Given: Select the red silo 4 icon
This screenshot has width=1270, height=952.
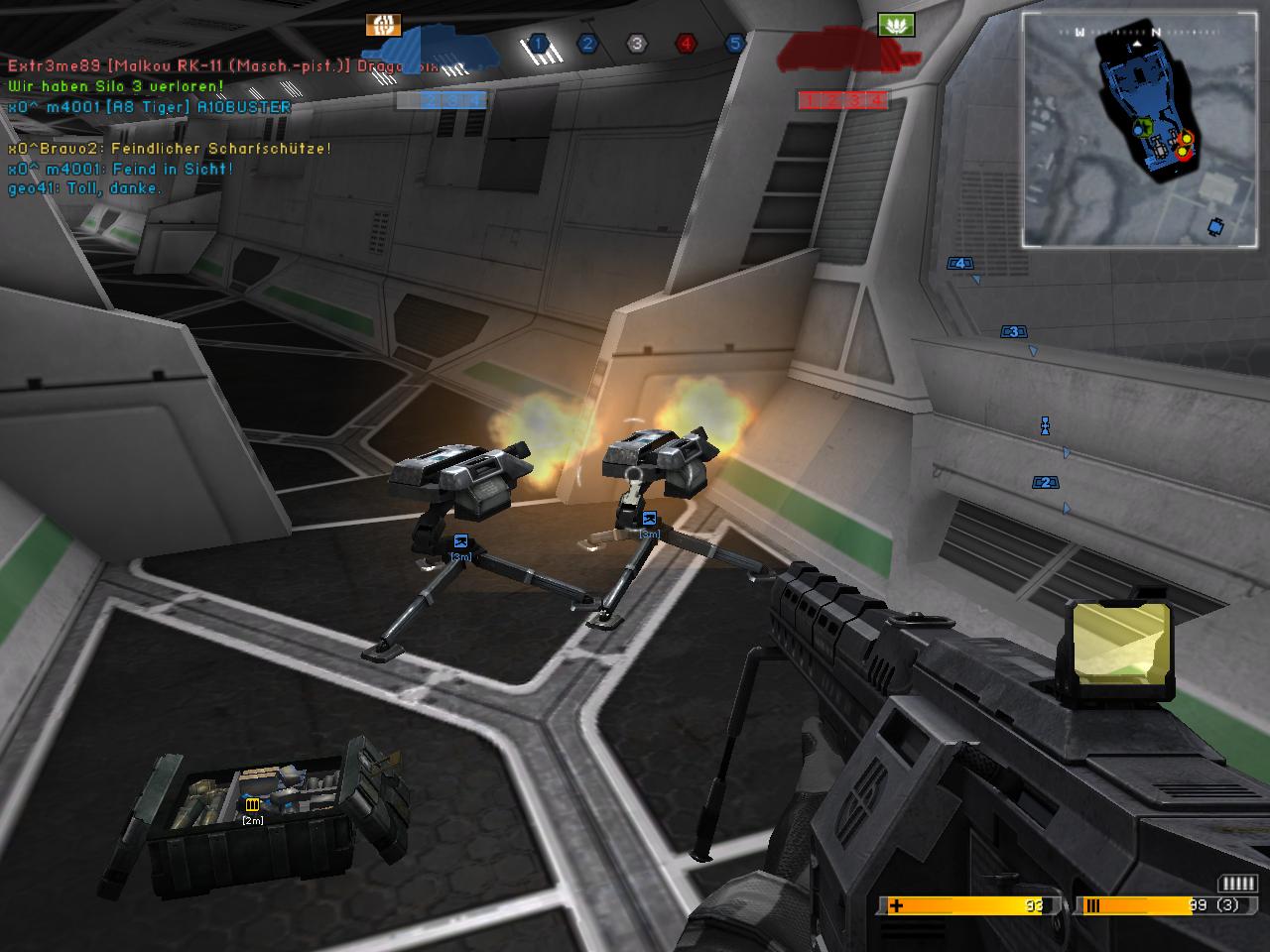Looking at the screenshot, I should point(686,44).
